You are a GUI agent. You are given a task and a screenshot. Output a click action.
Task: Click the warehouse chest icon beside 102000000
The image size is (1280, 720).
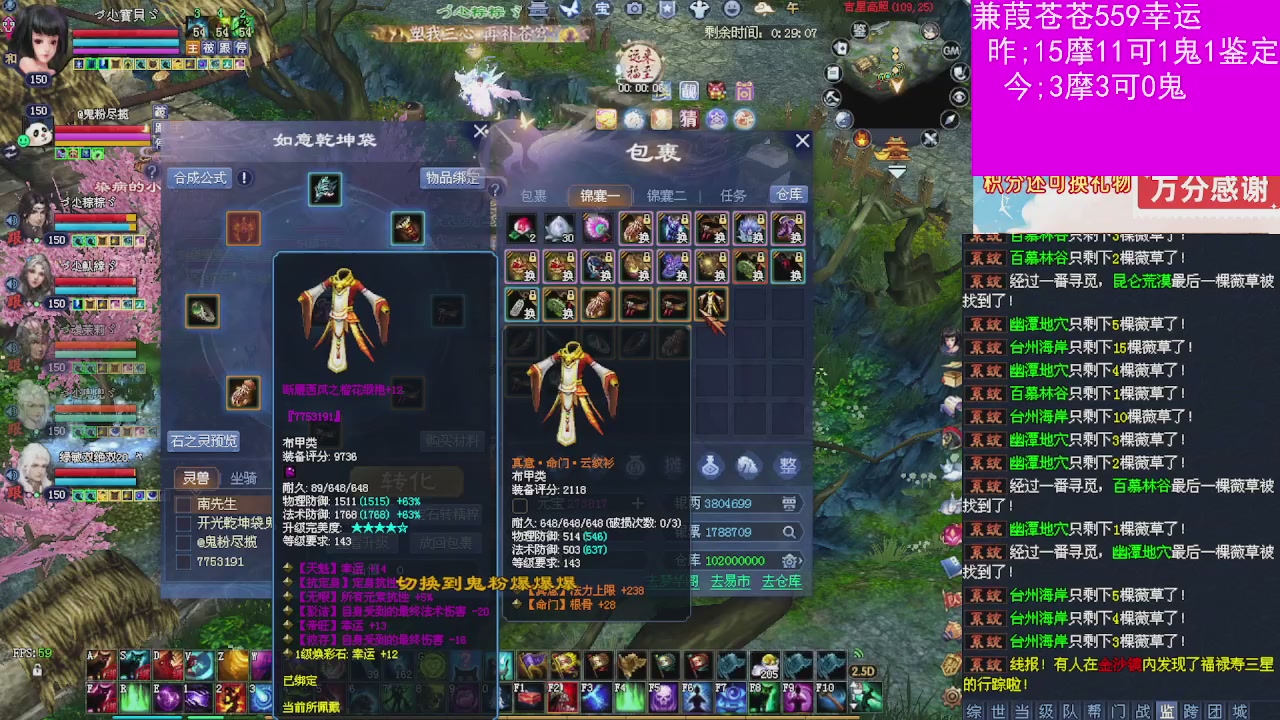pos(789,561)
